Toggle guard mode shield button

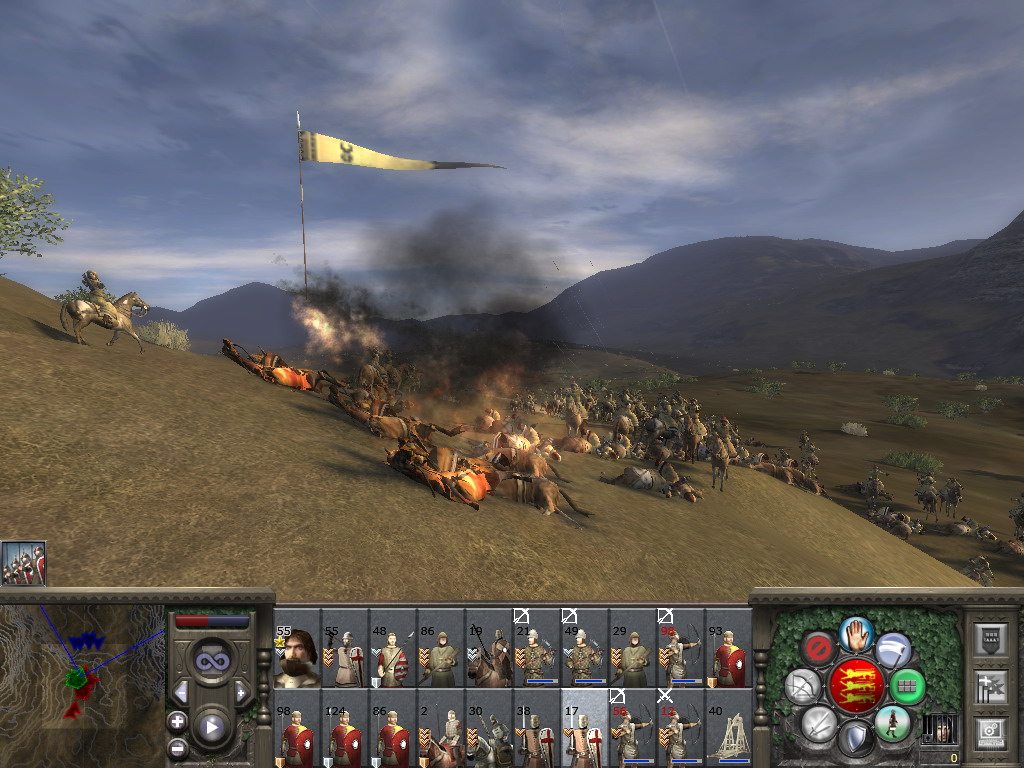point(855,739)
